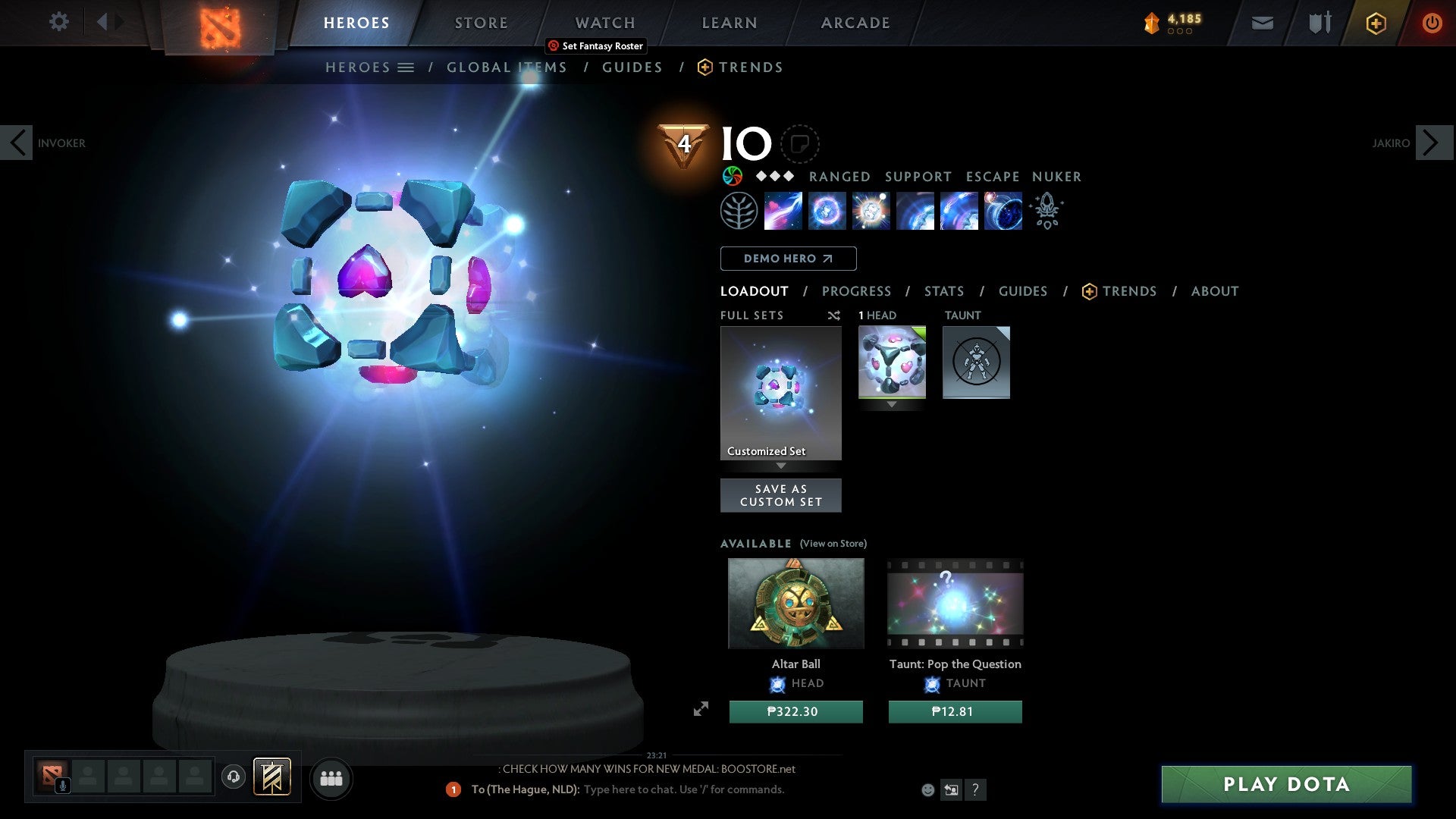
Task: Click the help question mark near chat
Action: point(976,789)
